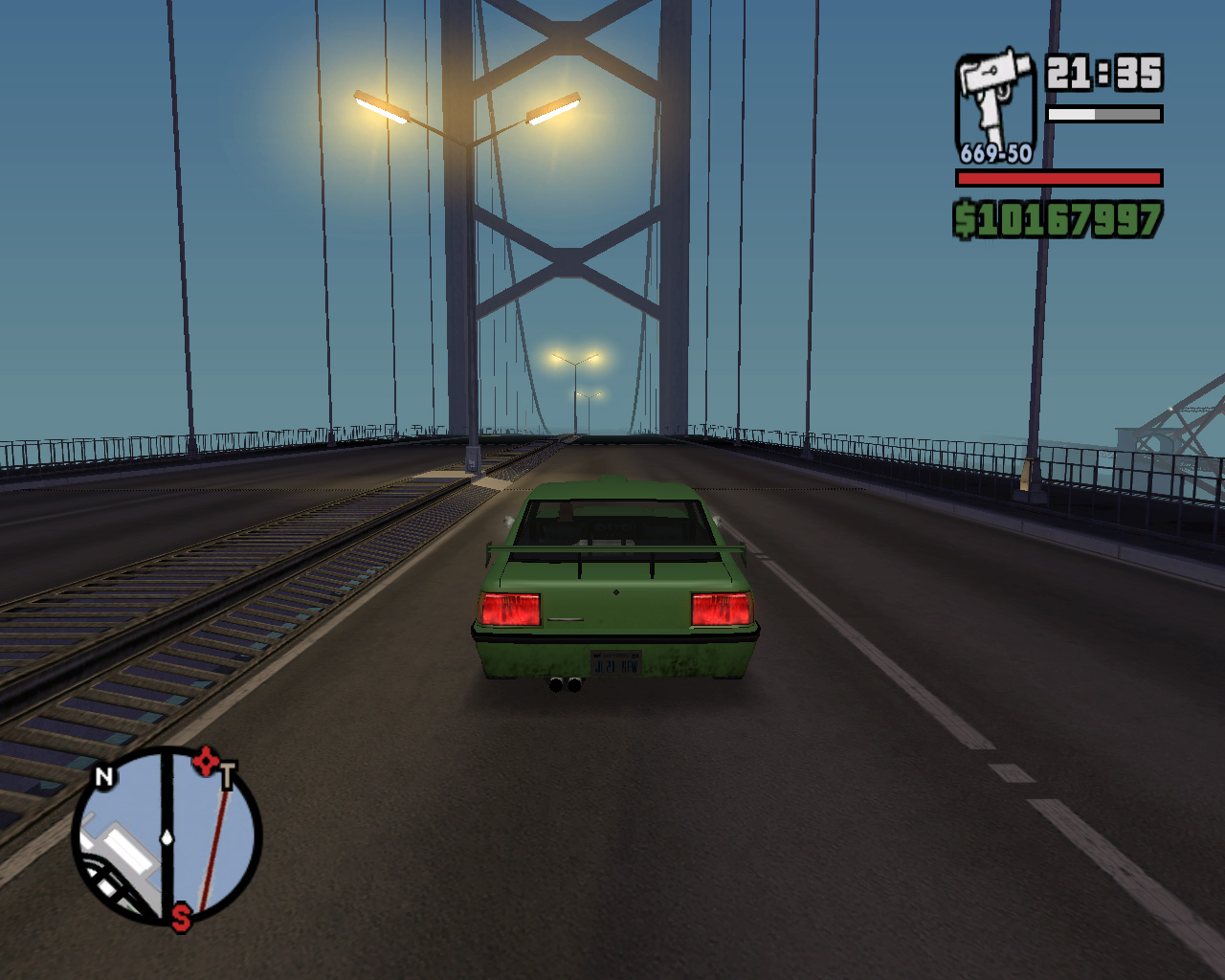Viewport: 1225px width, 980px height.
Task: Click the N north indicator on radar
Action: [x=104, y=776]
